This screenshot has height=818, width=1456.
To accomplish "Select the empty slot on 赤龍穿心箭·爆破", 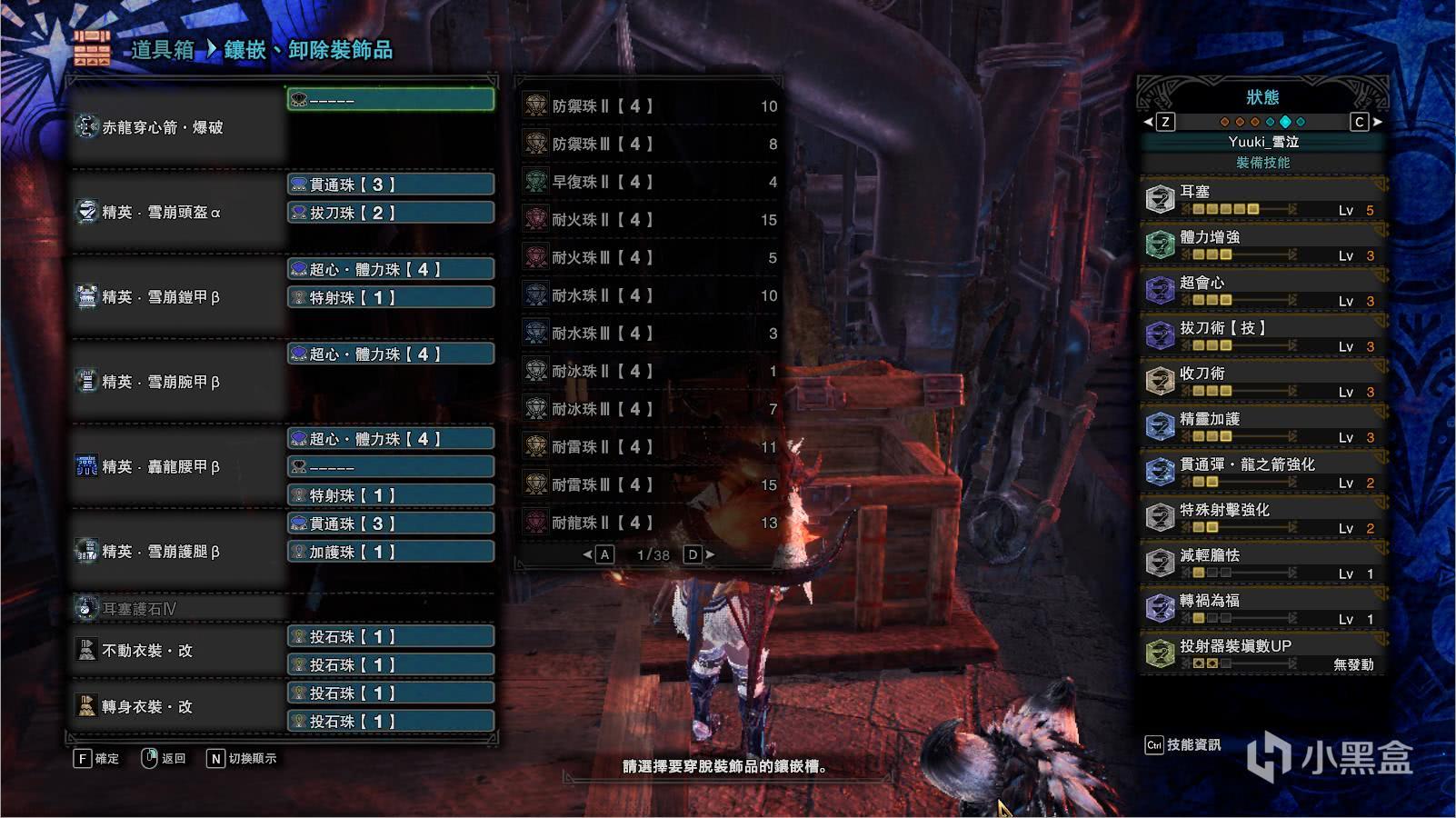I will [391, 99].
